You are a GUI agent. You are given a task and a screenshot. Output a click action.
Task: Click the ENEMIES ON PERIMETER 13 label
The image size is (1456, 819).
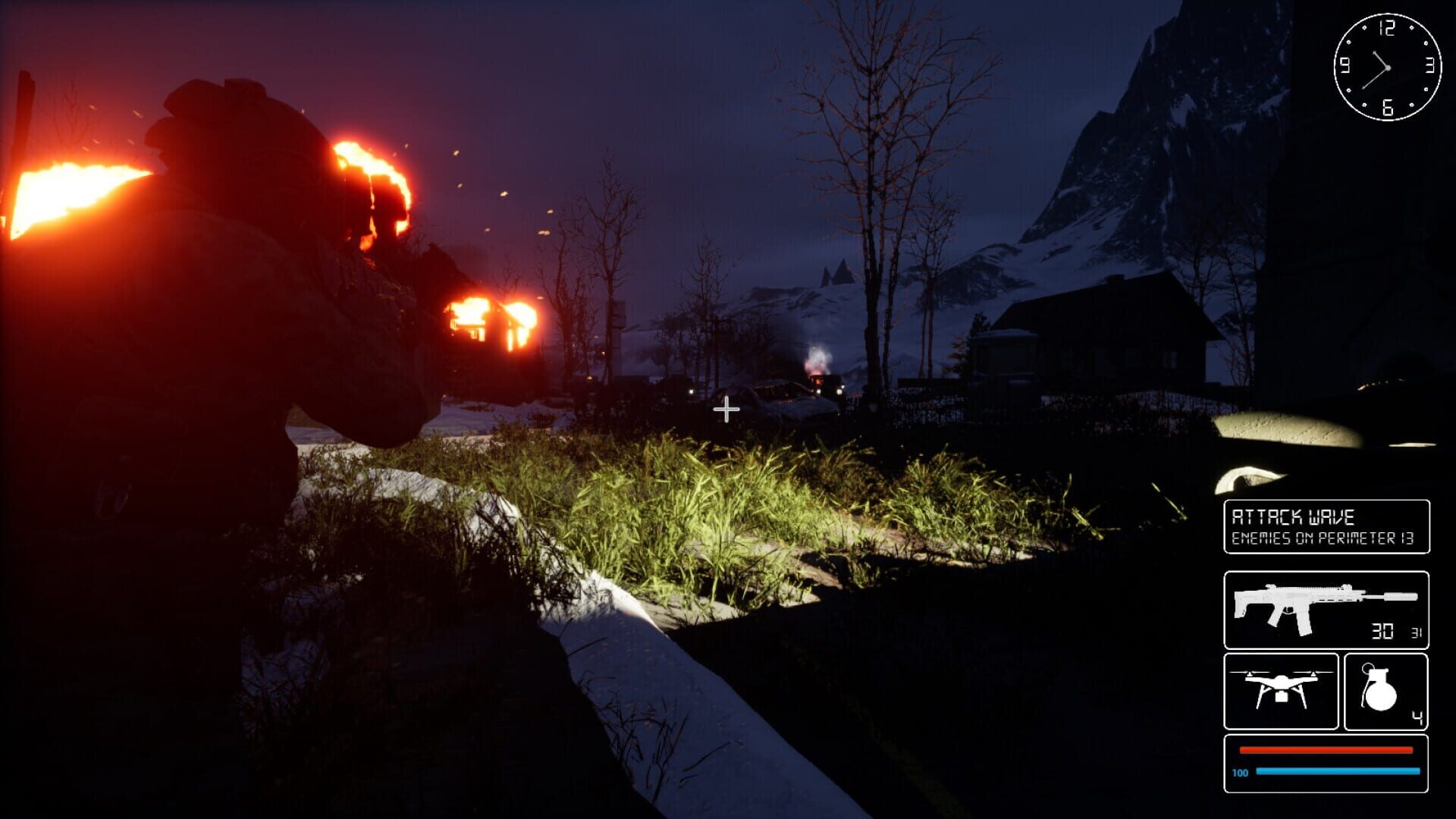(x=1323, y=538)
